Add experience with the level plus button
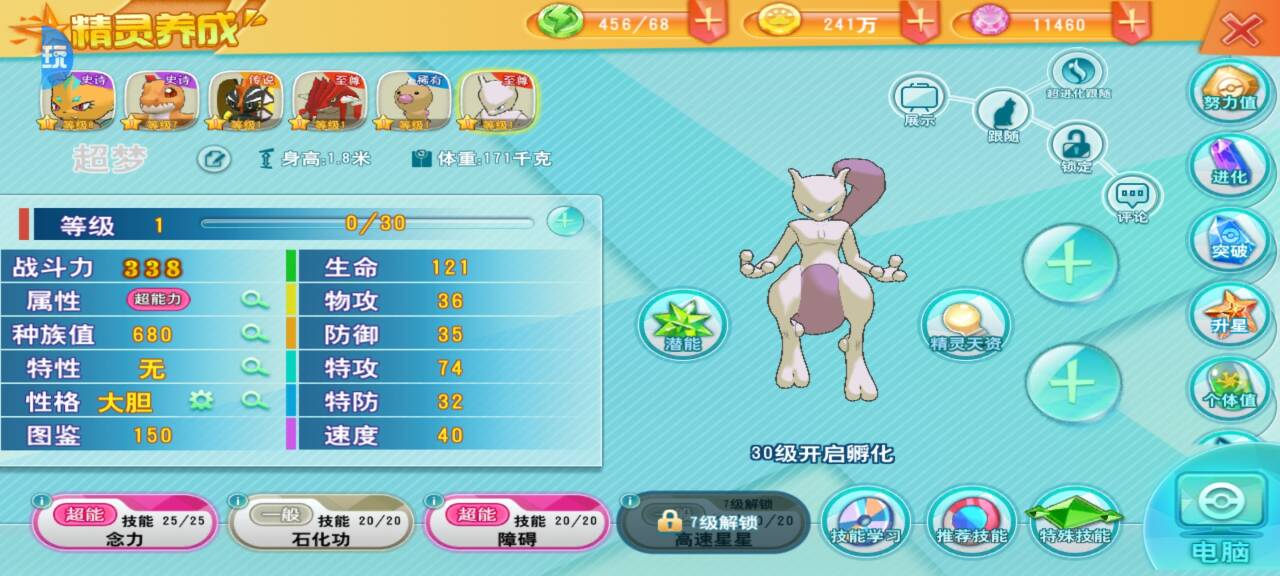Screen dimensions: 1280x576 click(x=565, y=221)
